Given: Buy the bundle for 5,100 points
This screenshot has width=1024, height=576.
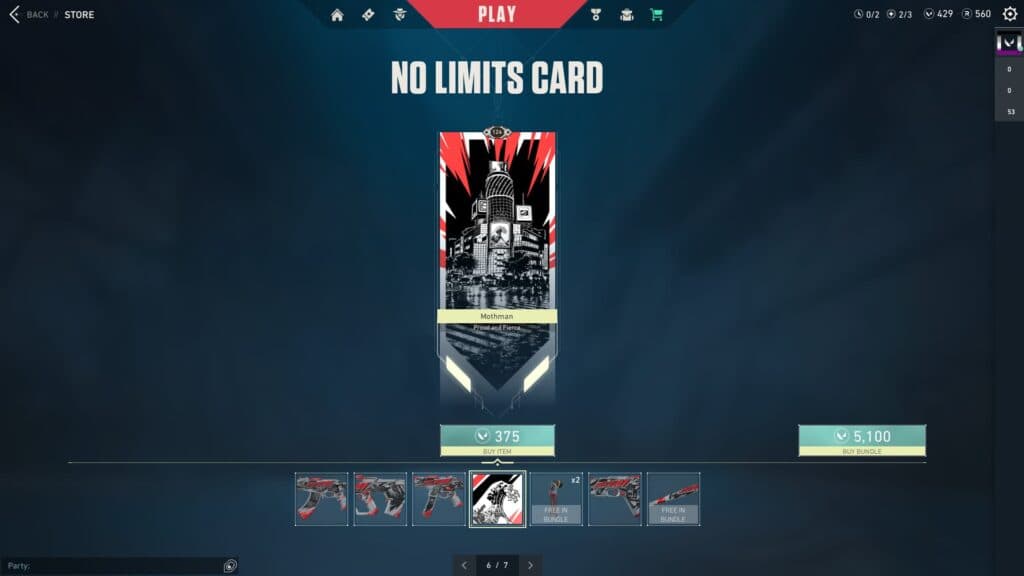Looking at the screenshot, I should point(862,437).
